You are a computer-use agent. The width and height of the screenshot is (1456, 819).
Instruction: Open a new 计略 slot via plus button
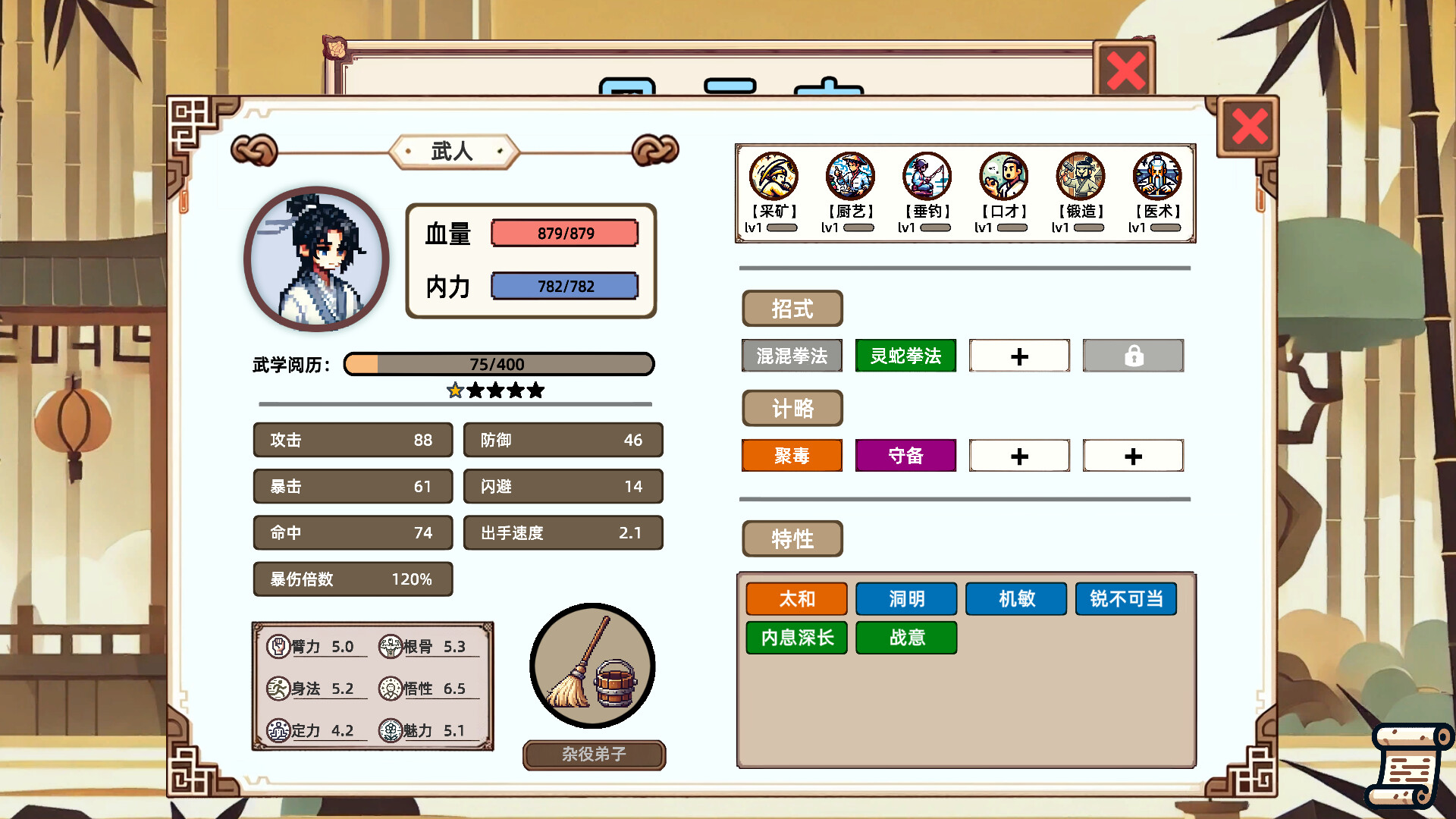[x=1019, y=456]
